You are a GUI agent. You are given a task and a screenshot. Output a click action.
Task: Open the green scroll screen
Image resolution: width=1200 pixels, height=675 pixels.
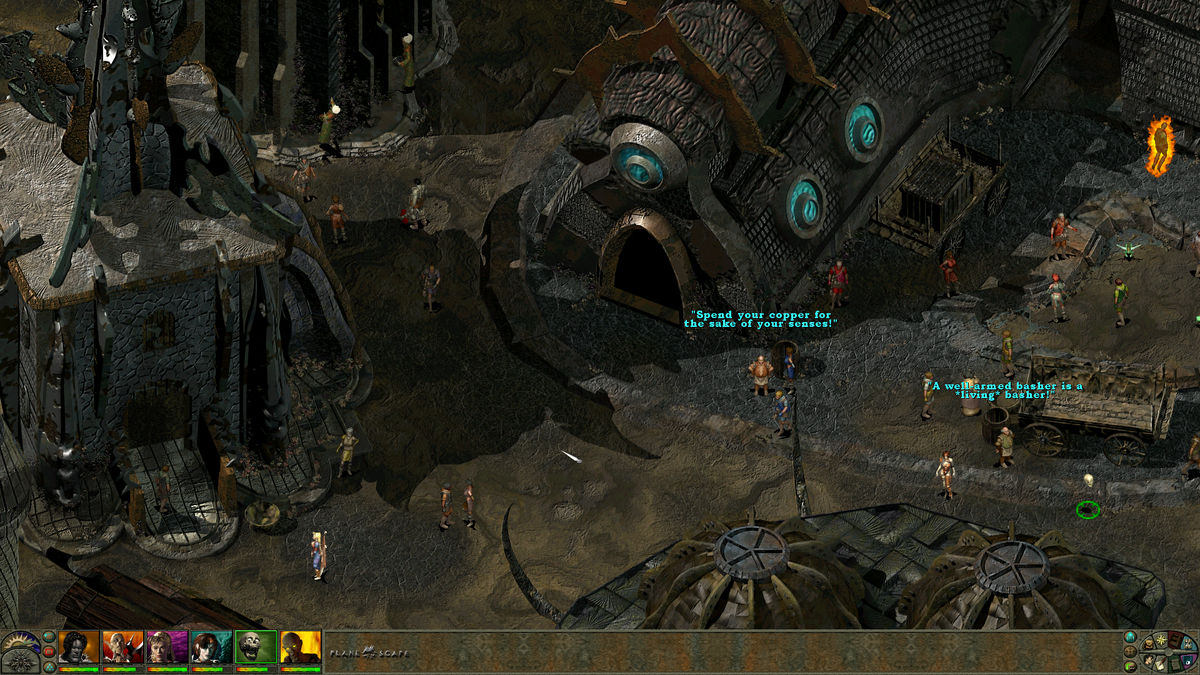tap(1175, 665)
